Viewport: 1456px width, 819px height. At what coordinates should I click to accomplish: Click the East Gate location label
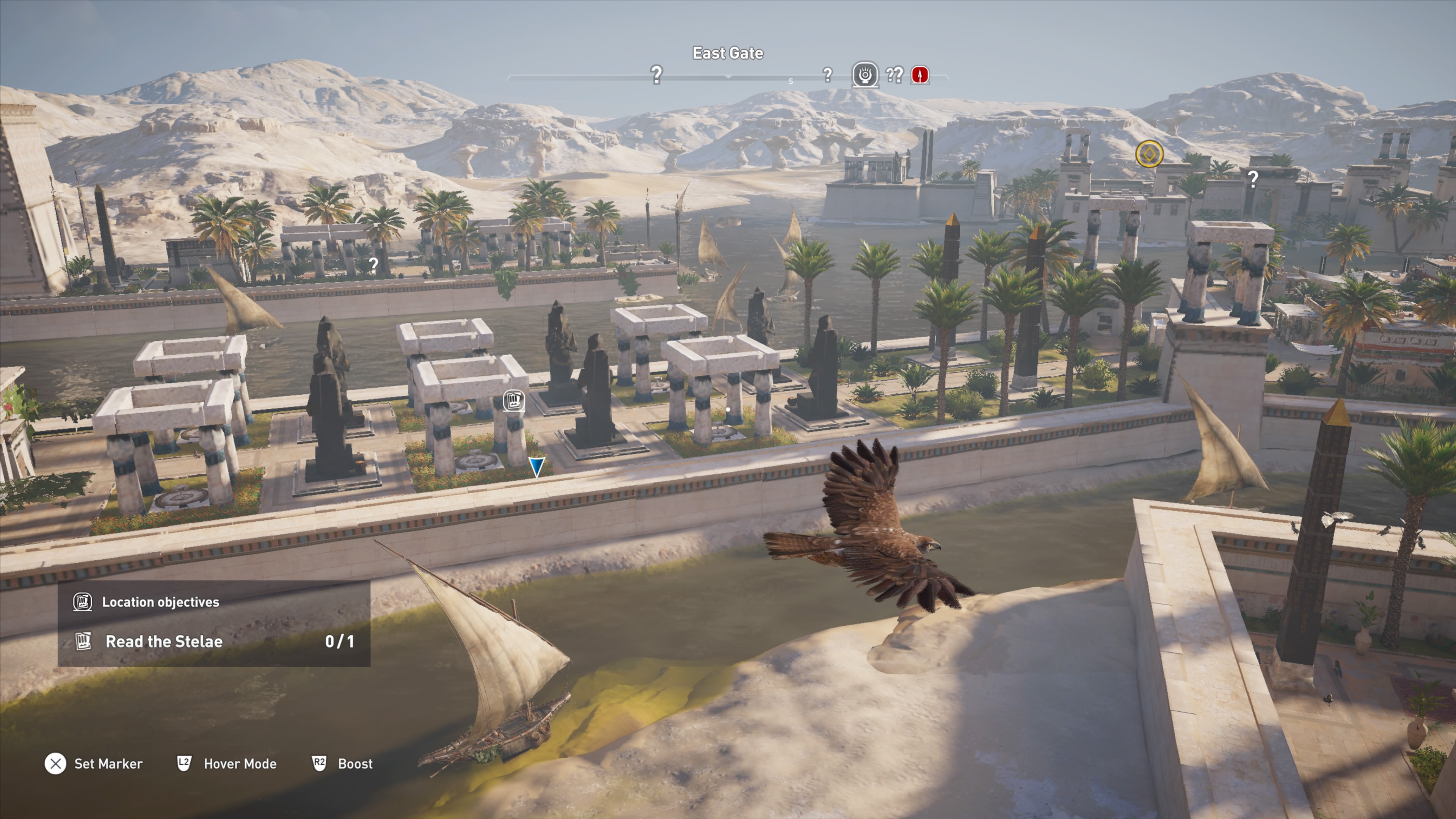728,53
